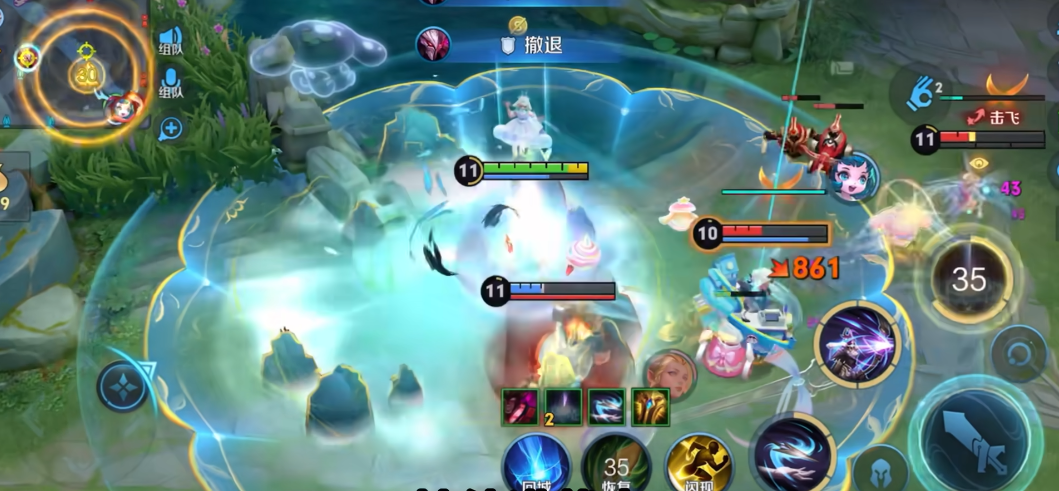Tap the helmet hero-targeting button
This screenshot has width=1059, height=491.
tap(880, 468)
